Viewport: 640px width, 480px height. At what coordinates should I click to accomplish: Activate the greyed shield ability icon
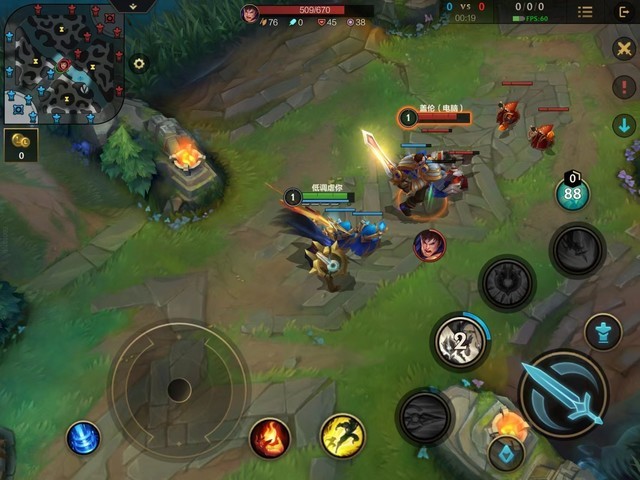pyautogui.click(x=508, y=283)
